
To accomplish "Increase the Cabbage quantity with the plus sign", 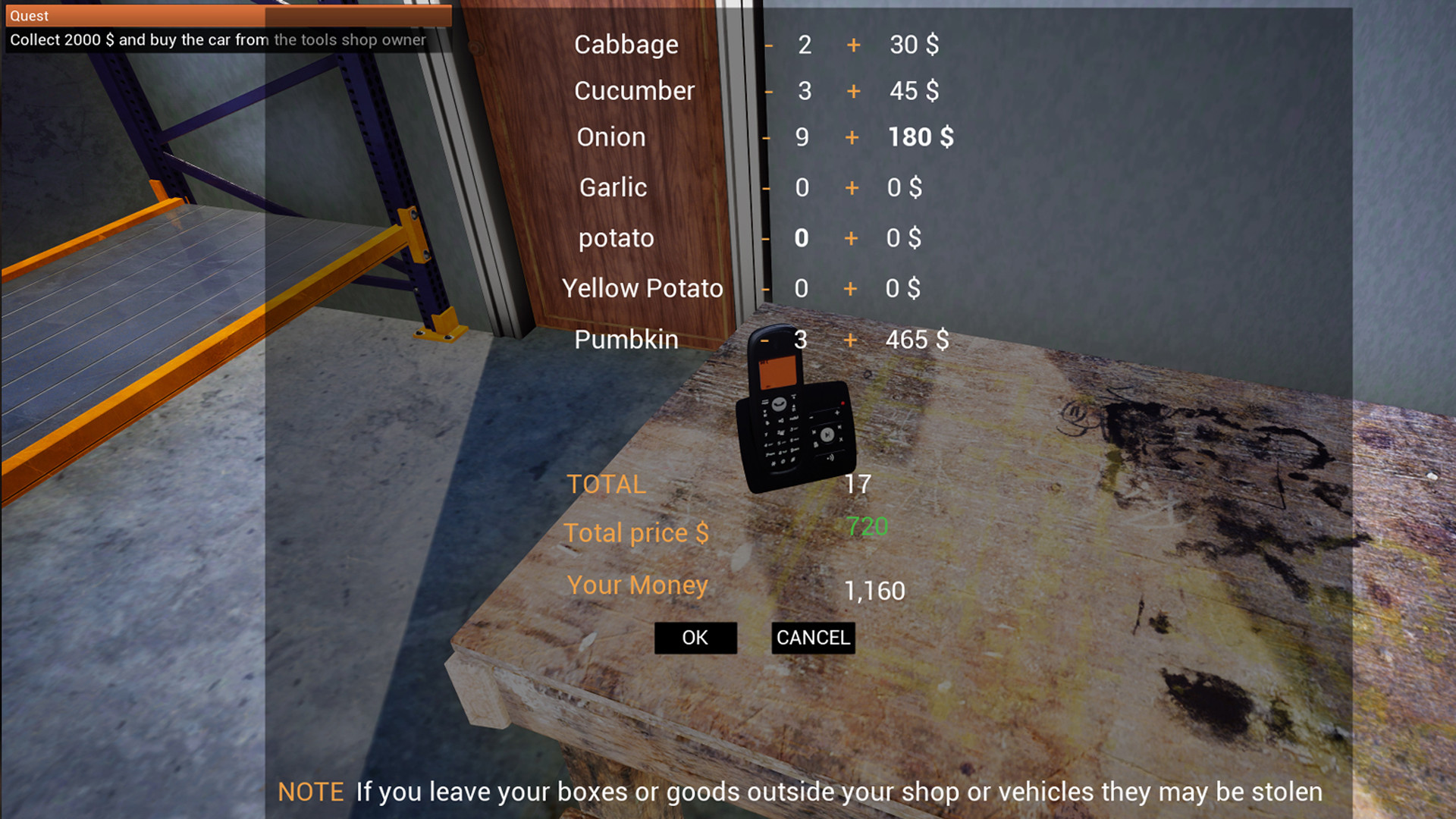I will pyautogui.click(x=852, y=45).
